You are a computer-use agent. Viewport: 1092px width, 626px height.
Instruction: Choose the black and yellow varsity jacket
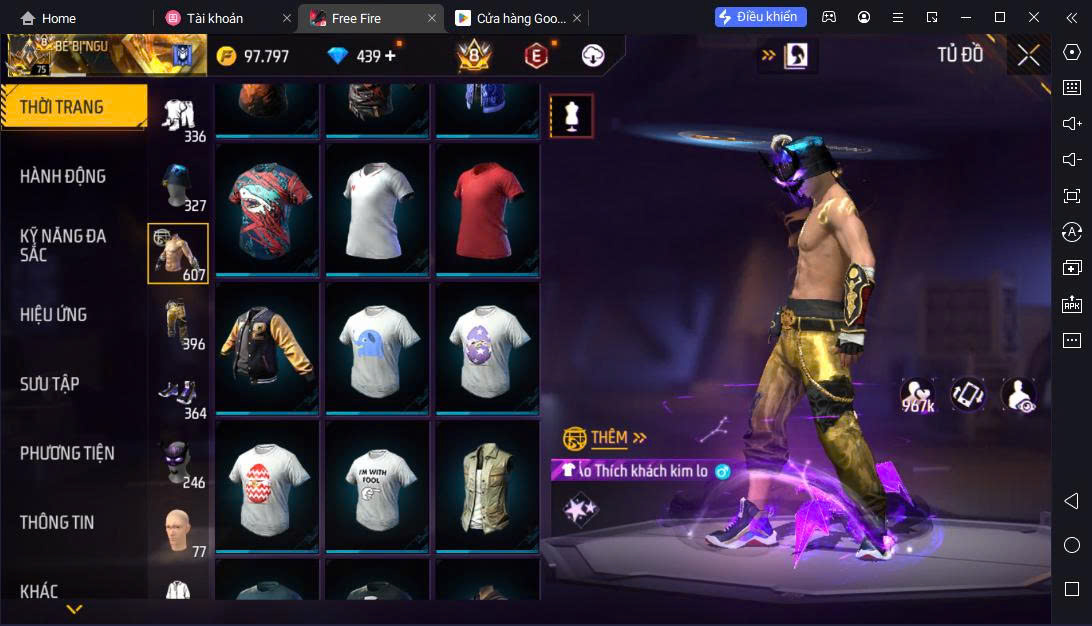point(267,347)
